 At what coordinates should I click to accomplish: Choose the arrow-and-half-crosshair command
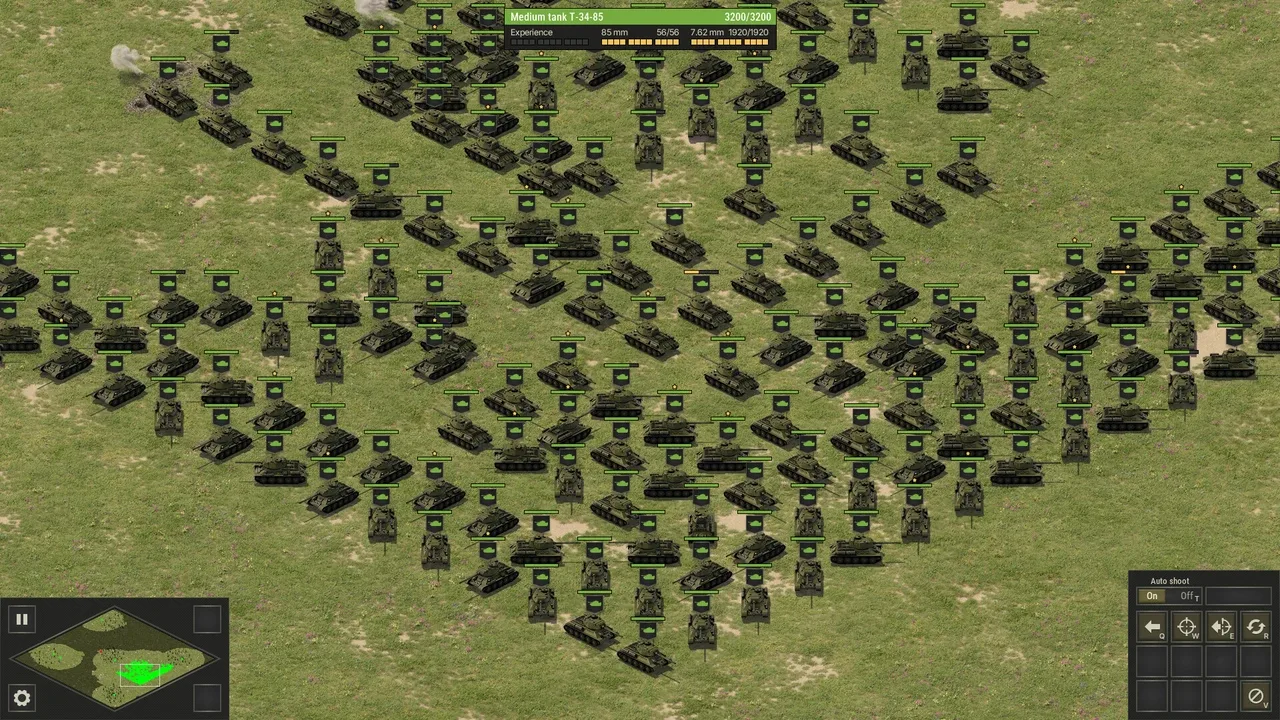(1221, 627)
